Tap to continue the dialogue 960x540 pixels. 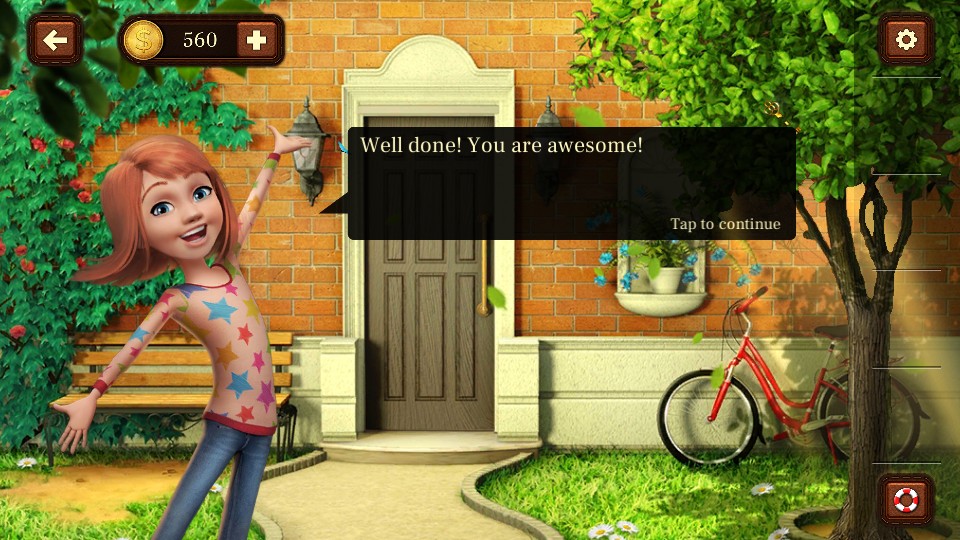click(725, 224)
